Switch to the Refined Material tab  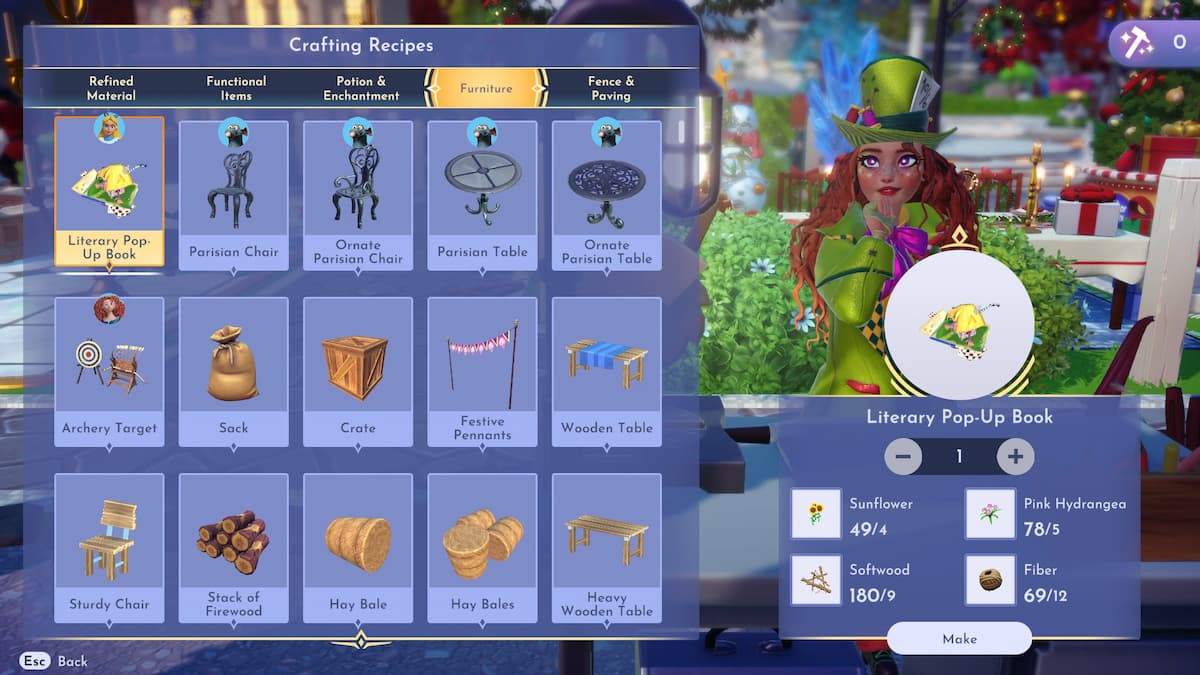110,88
